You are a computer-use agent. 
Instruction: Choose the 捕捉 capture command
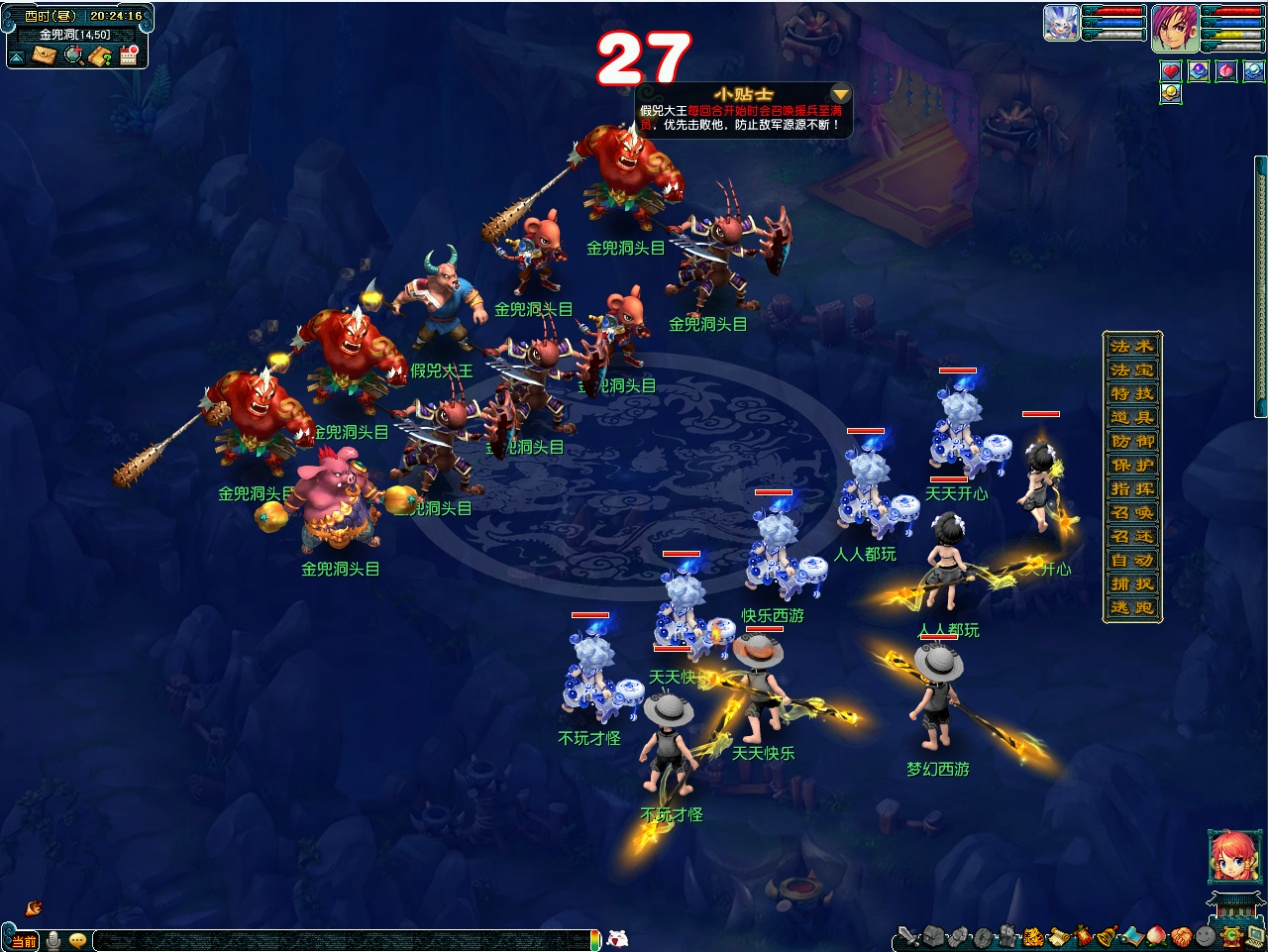(1132, 584)
